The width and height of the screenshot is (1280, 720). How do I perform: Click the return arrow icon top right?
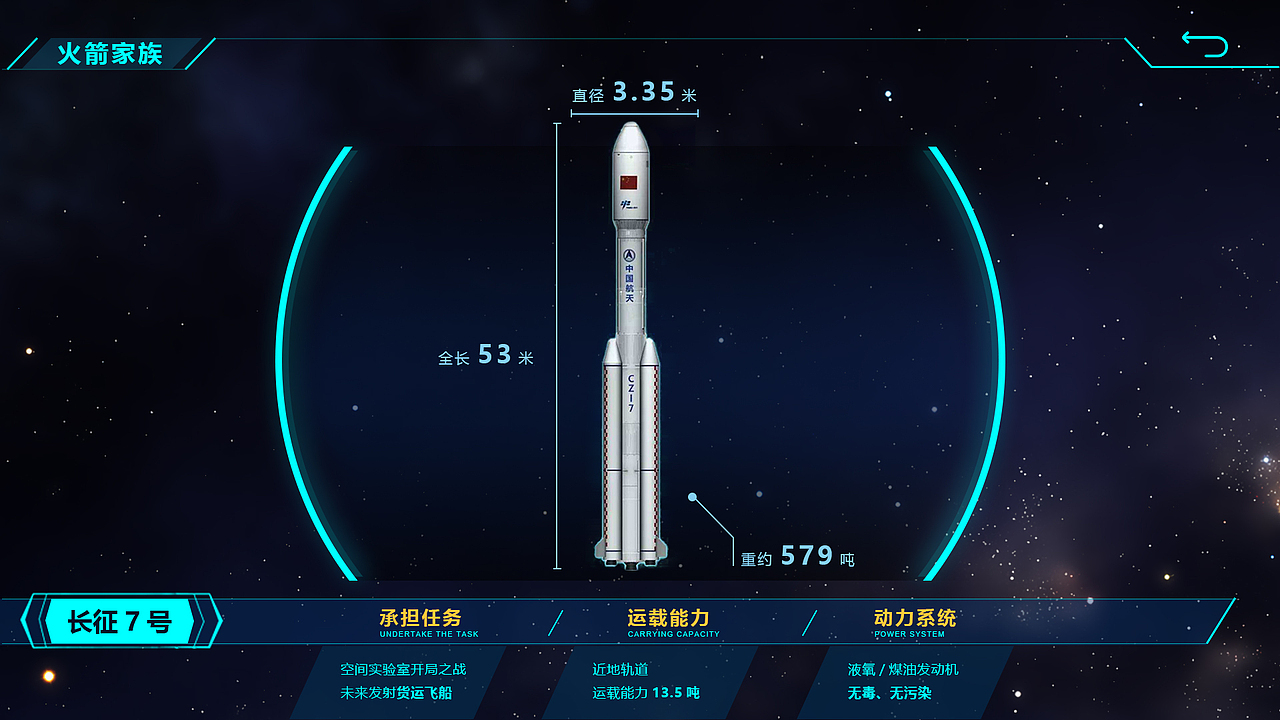pos(1207,44)
